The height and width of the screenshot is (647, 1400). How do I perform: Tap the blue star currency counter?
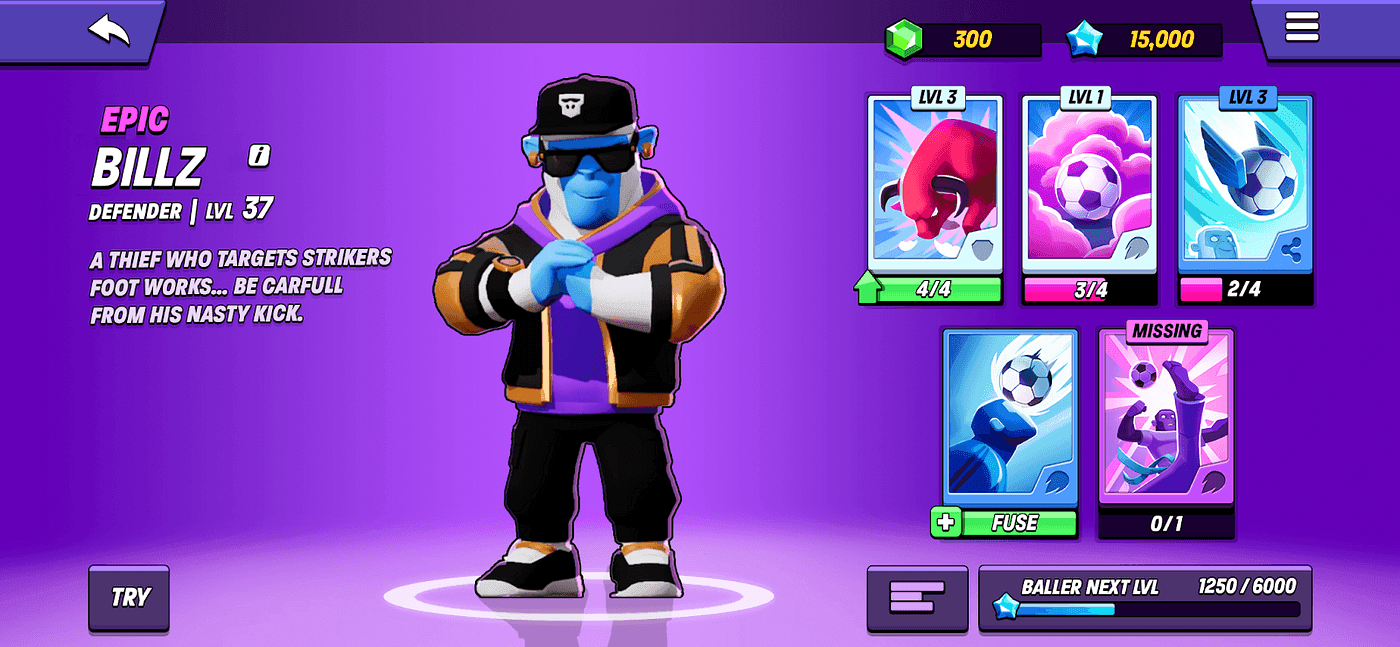[x=1143, y=40]
